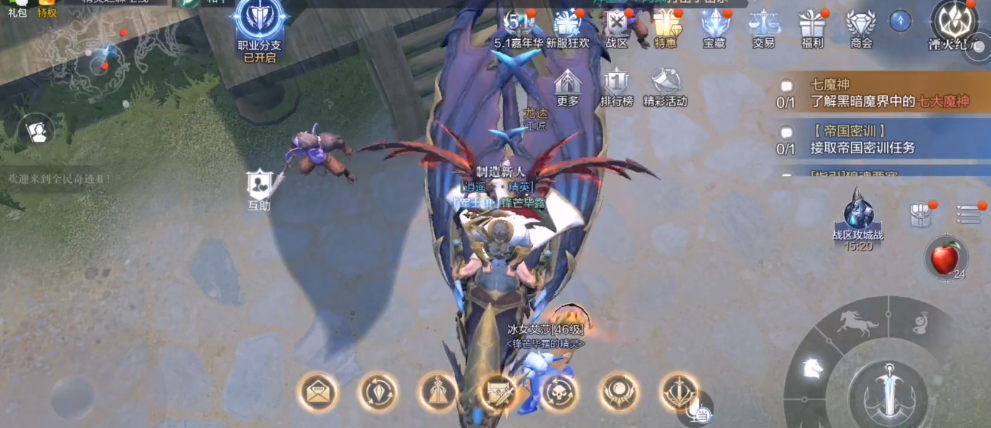Open the 交易 trading scales icon
Screen dimensions: 991x428
click(764, 25)
